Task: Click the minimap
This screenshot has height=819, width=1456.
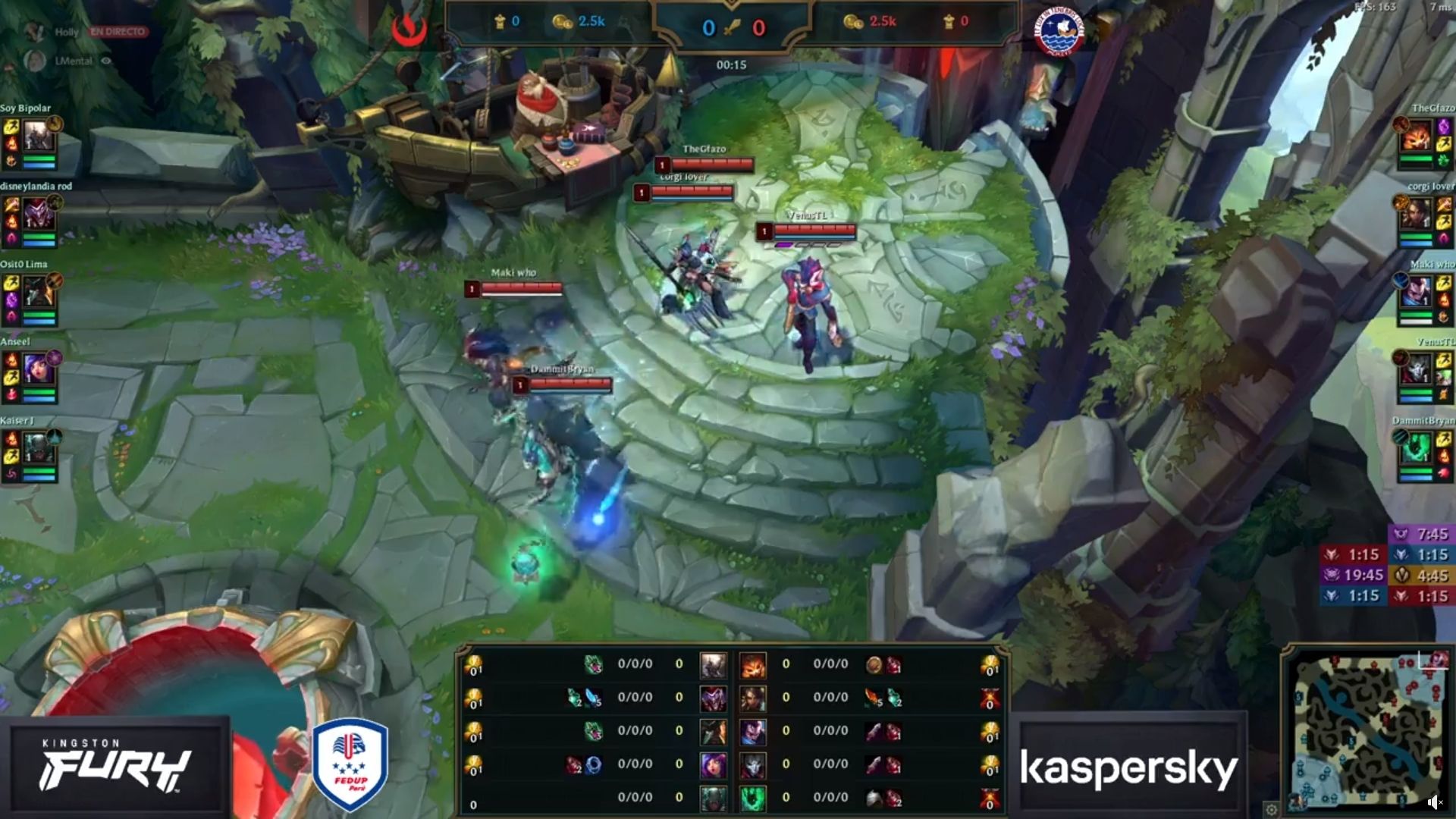Action: click(x=1365, y=730)
